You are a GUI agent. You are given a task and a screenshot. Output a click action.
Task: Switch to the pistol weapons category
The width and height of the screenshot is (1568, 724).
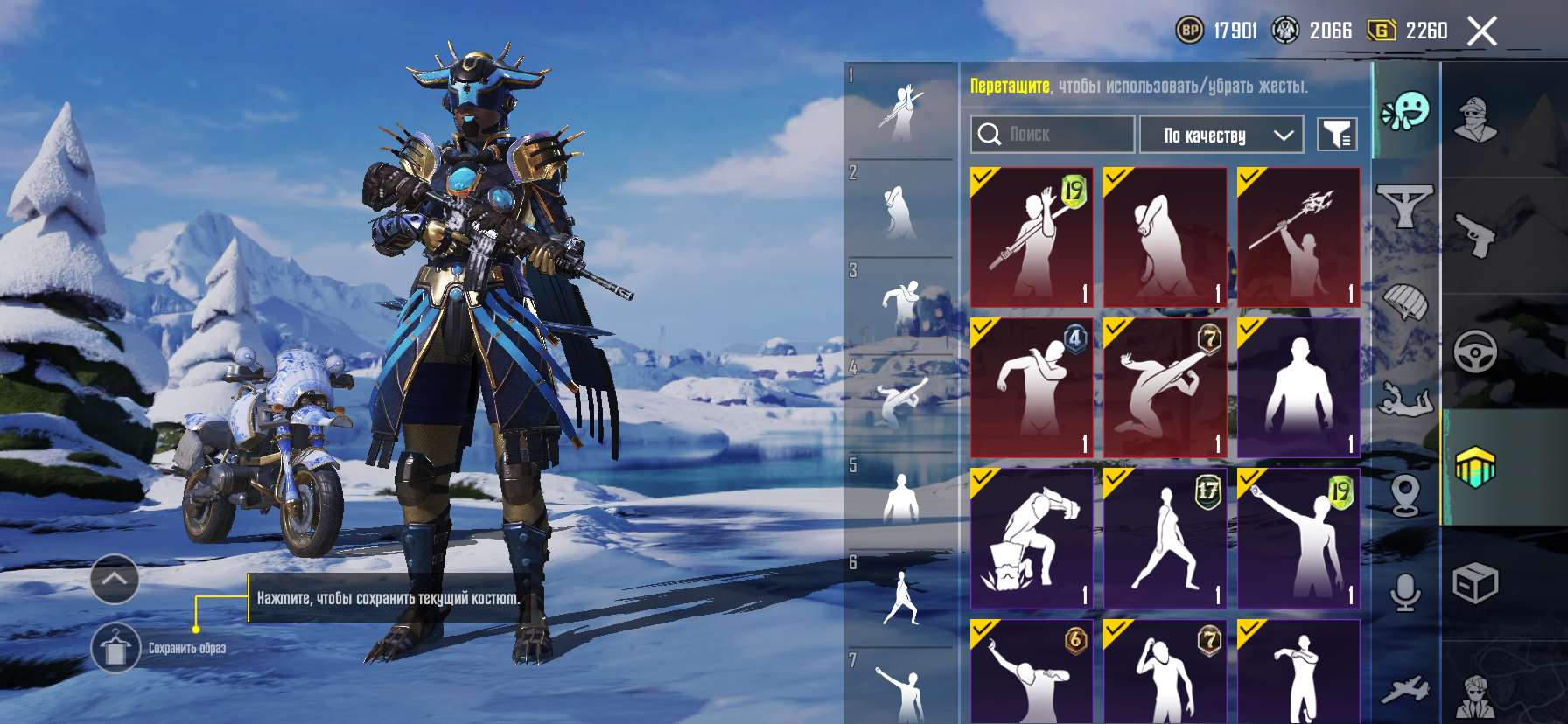[1475, 234]
